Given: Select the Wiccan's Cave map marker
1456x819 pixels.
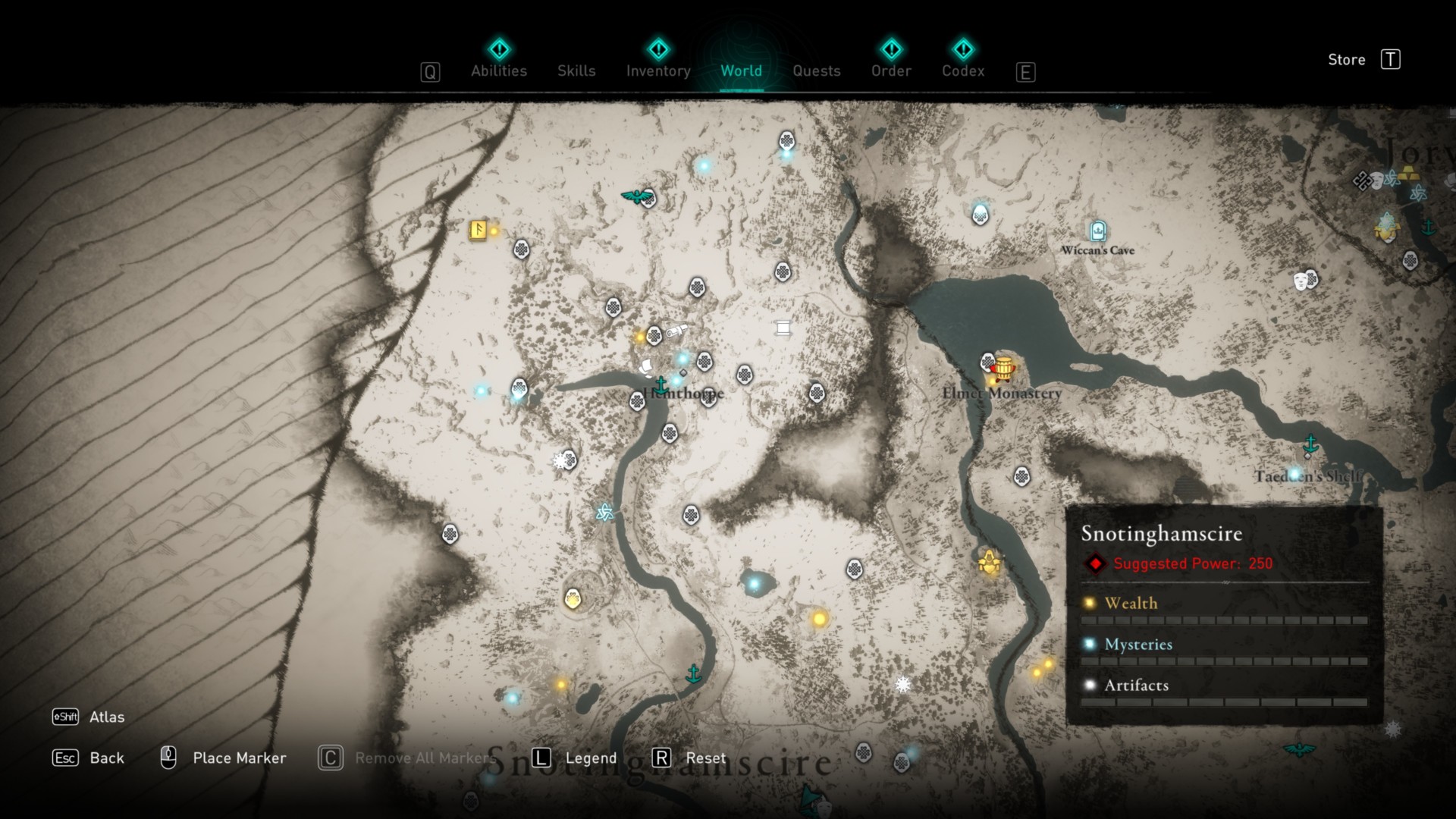Looking at the screenshot, I should click(1097, 231).
